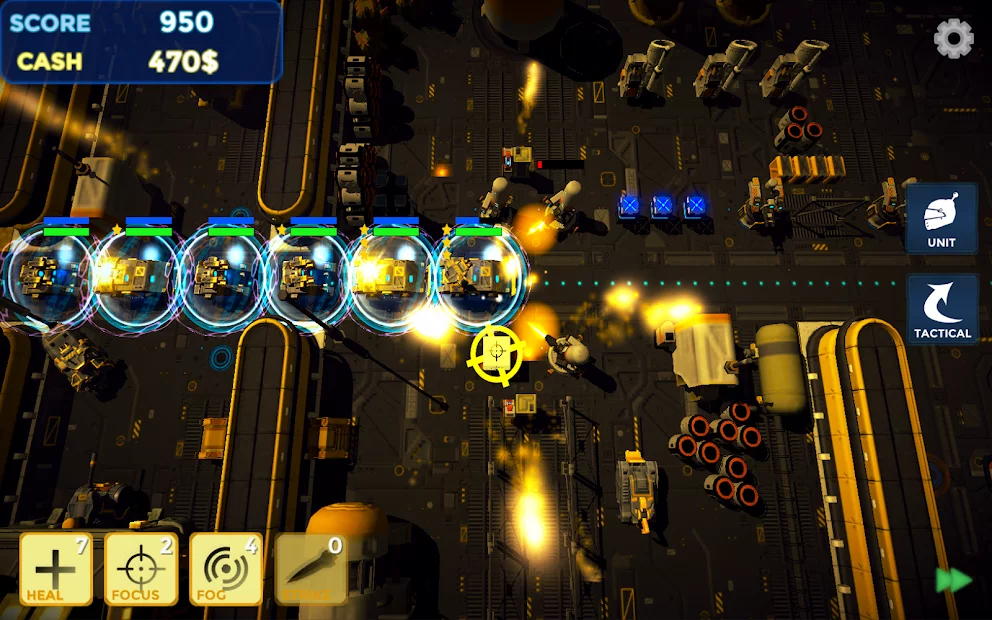
Task: Toggle the green fast-forward arrows
Action: pyautogui.click(x=953, y=581)
